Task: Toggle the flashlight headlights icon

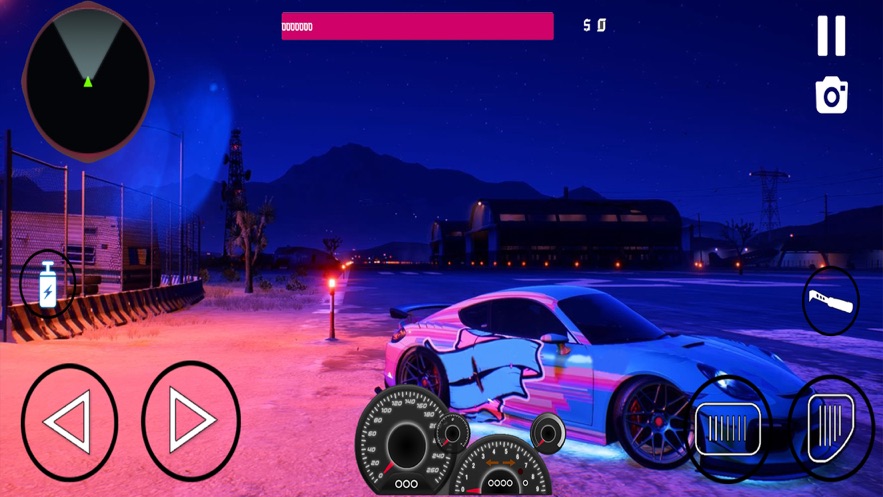Action: [x=831, y=300]
